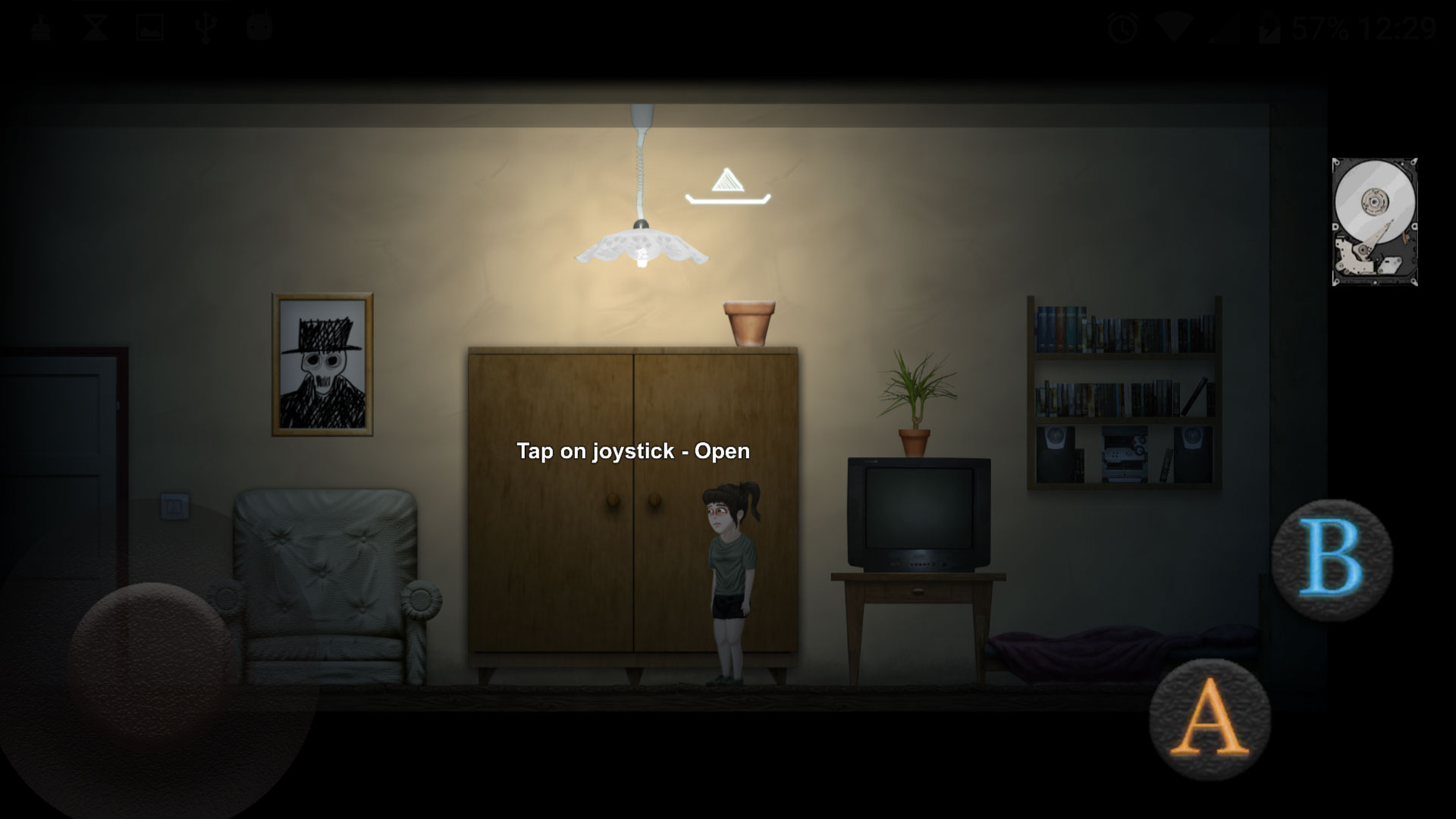Tap the virtual joystick to open wardrobe
The image size is (1456, 819).
tap(152, 658)
